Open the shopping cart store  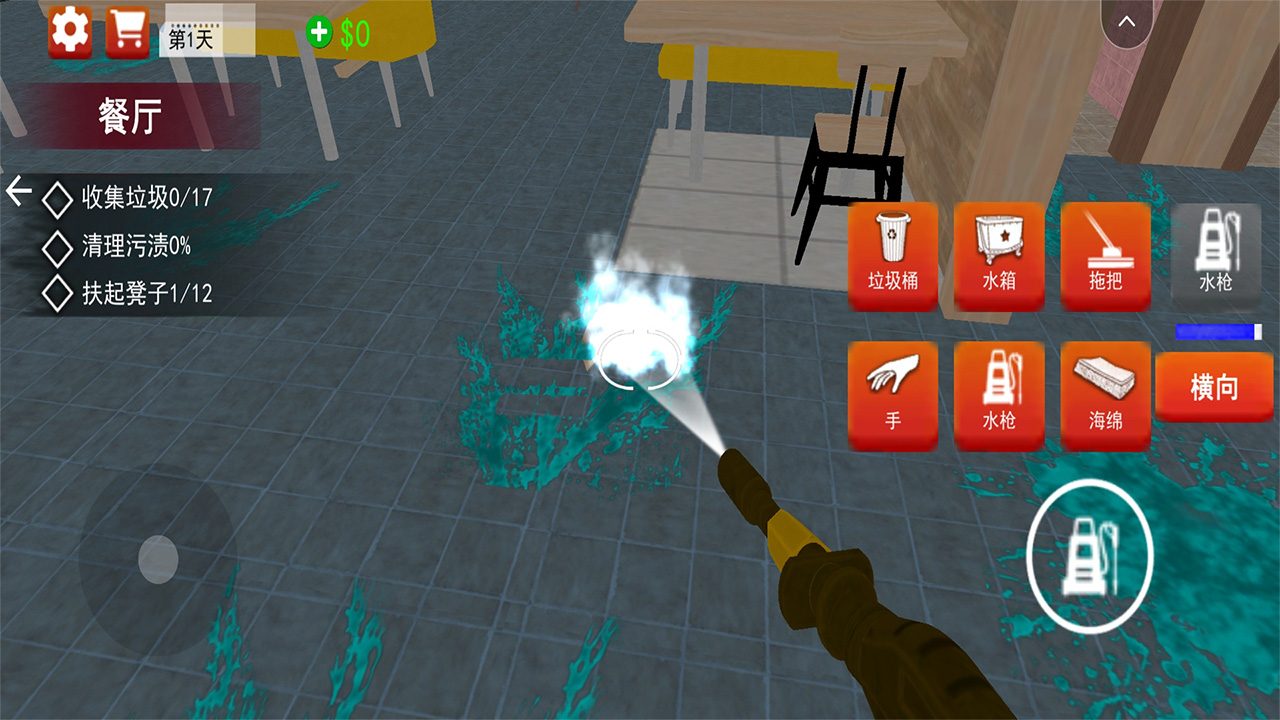point(127,32)
